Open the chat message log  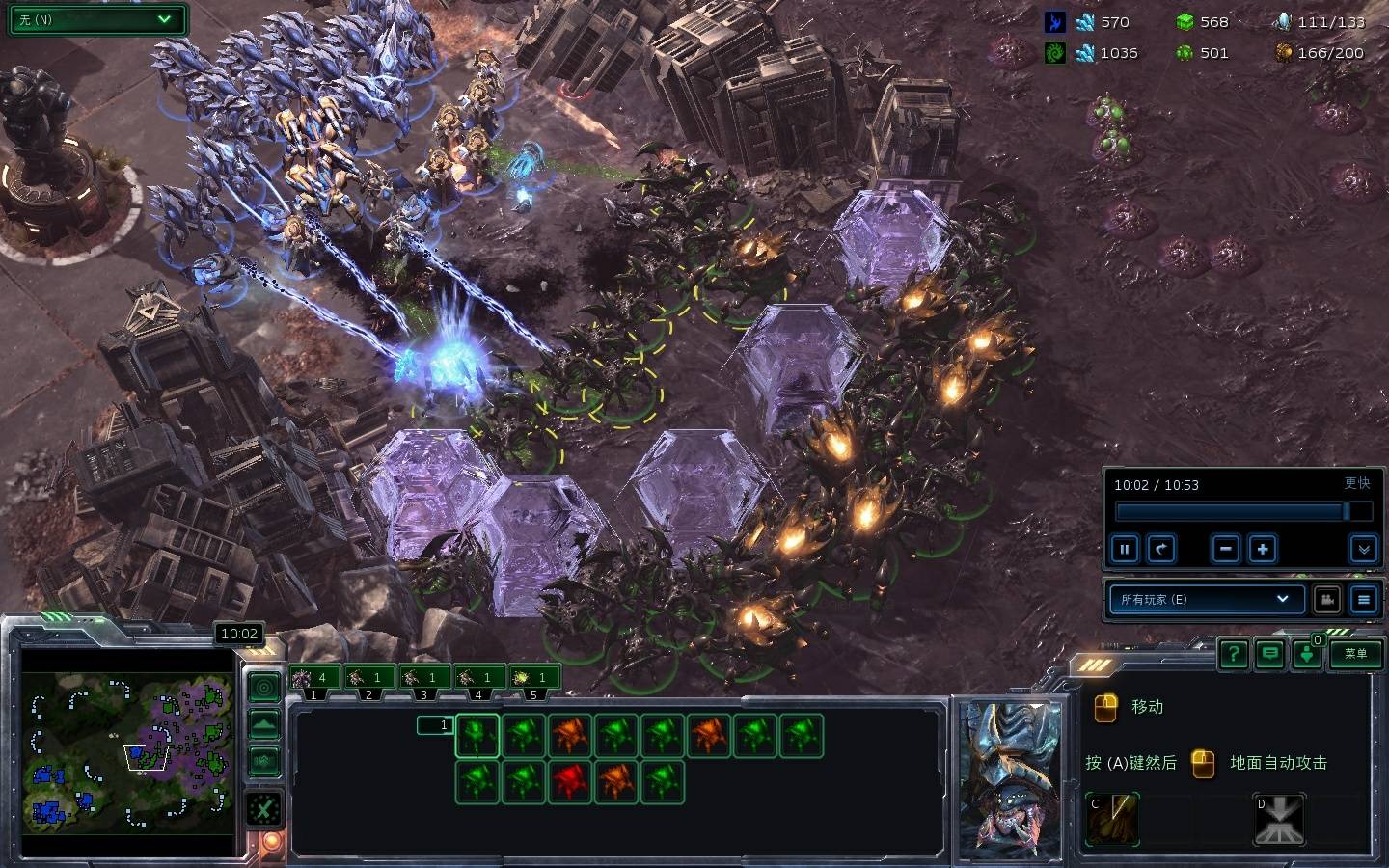tap(1270, 654)
